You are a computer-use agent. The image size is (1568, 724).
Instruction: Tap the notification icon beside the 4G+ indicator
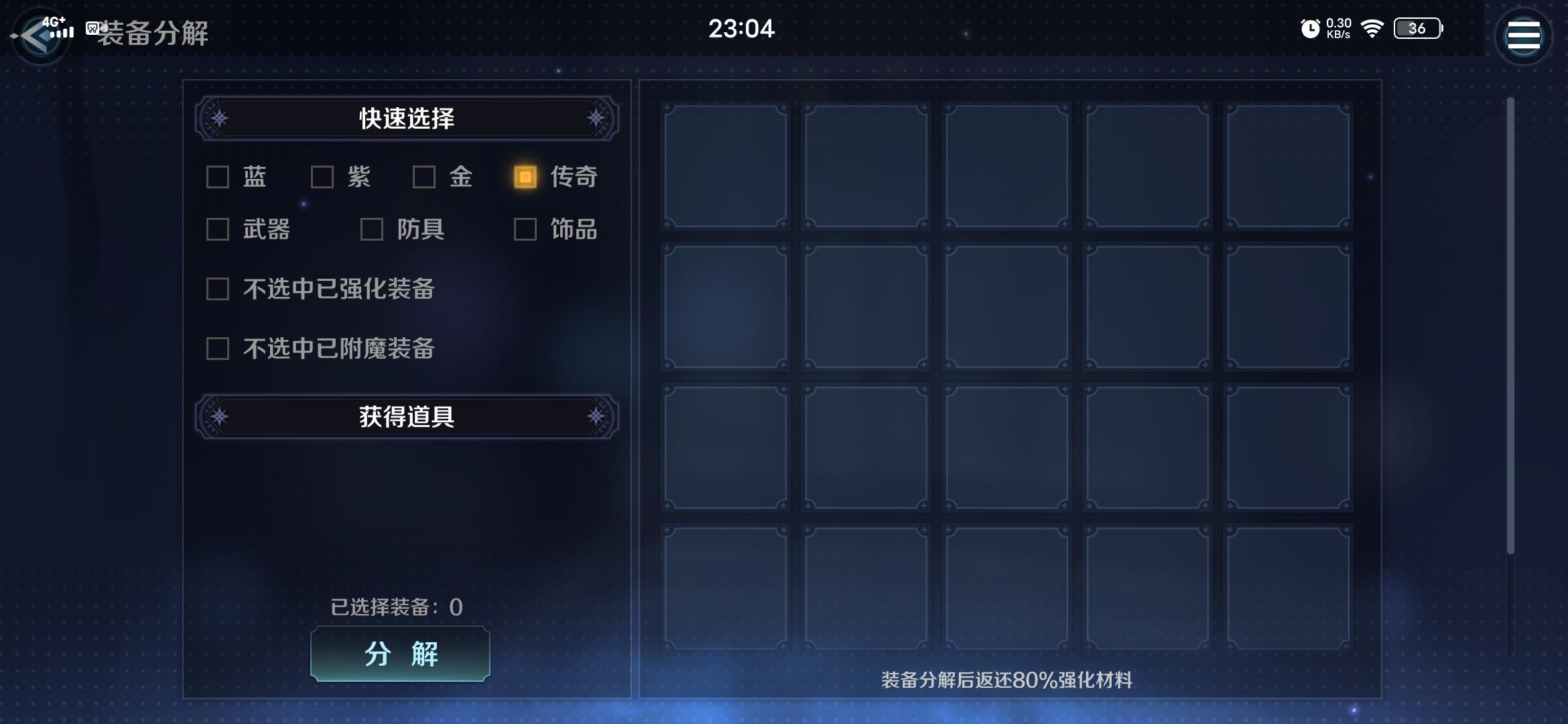tap(91, 29)
